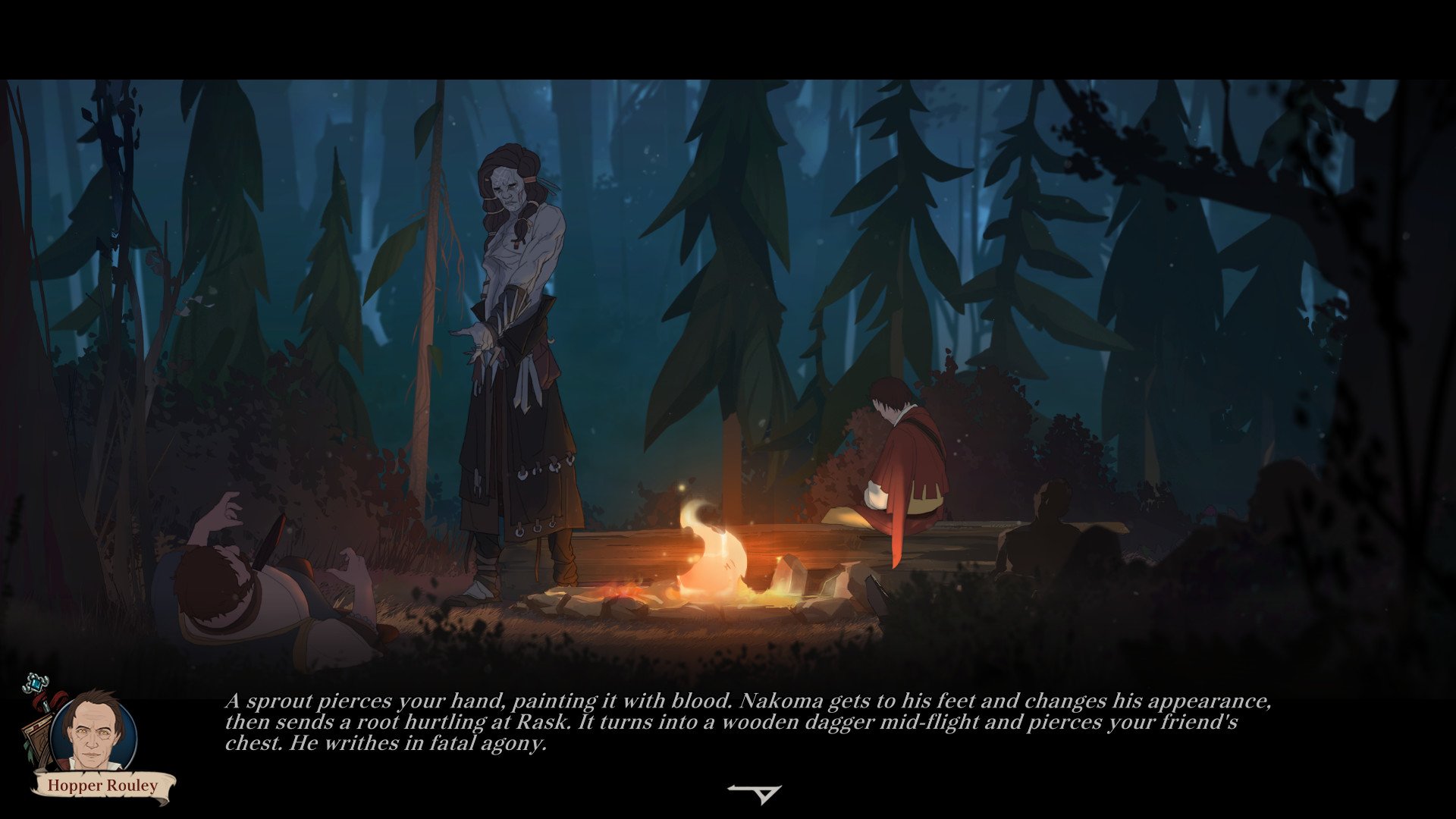Select the gem-topped staff above the portrait frame
This screenshot has width=1456, height=819.
point(35,683)
